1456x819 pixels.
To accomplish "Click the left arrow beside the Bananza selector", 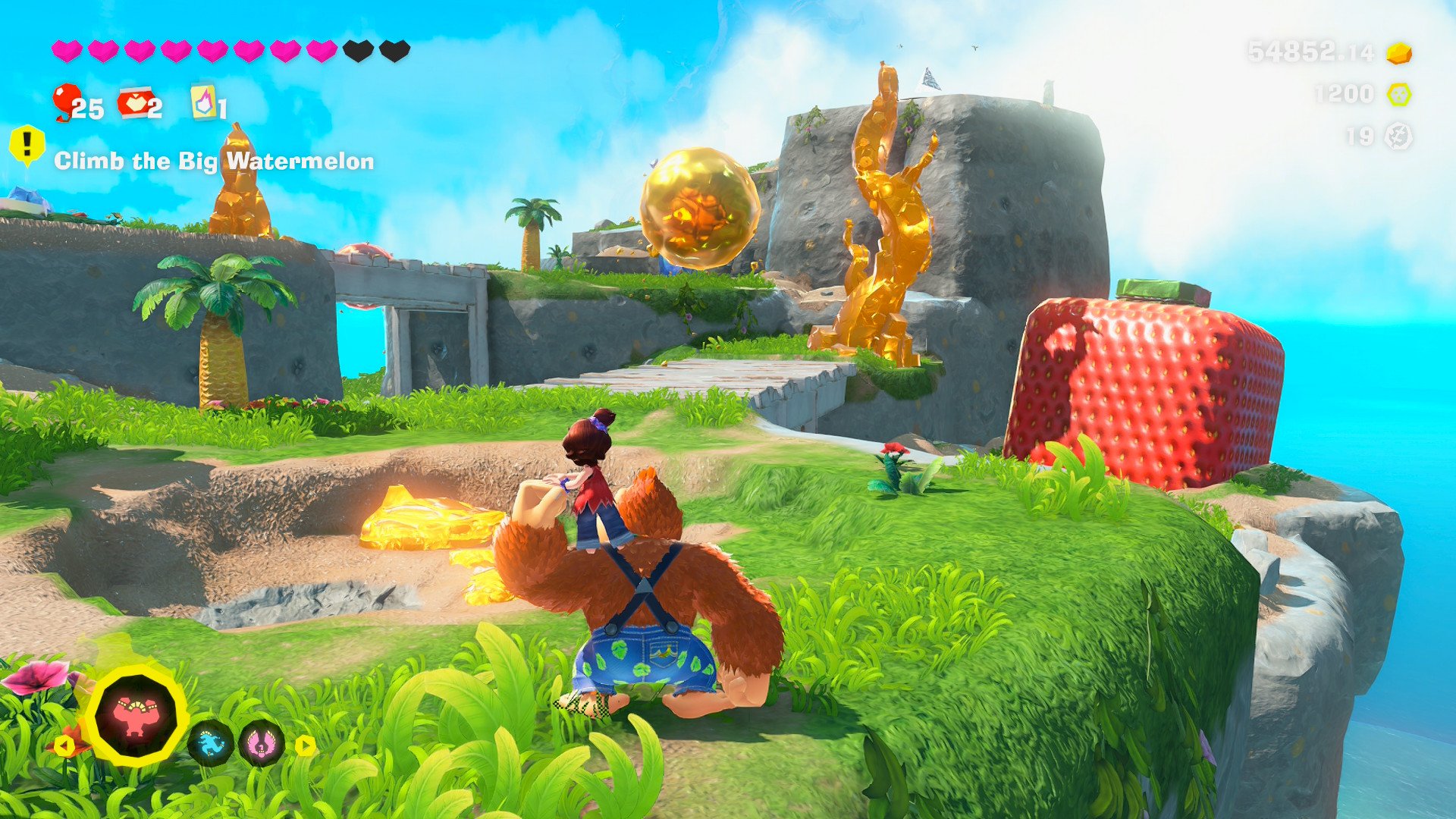I will 64,745.
